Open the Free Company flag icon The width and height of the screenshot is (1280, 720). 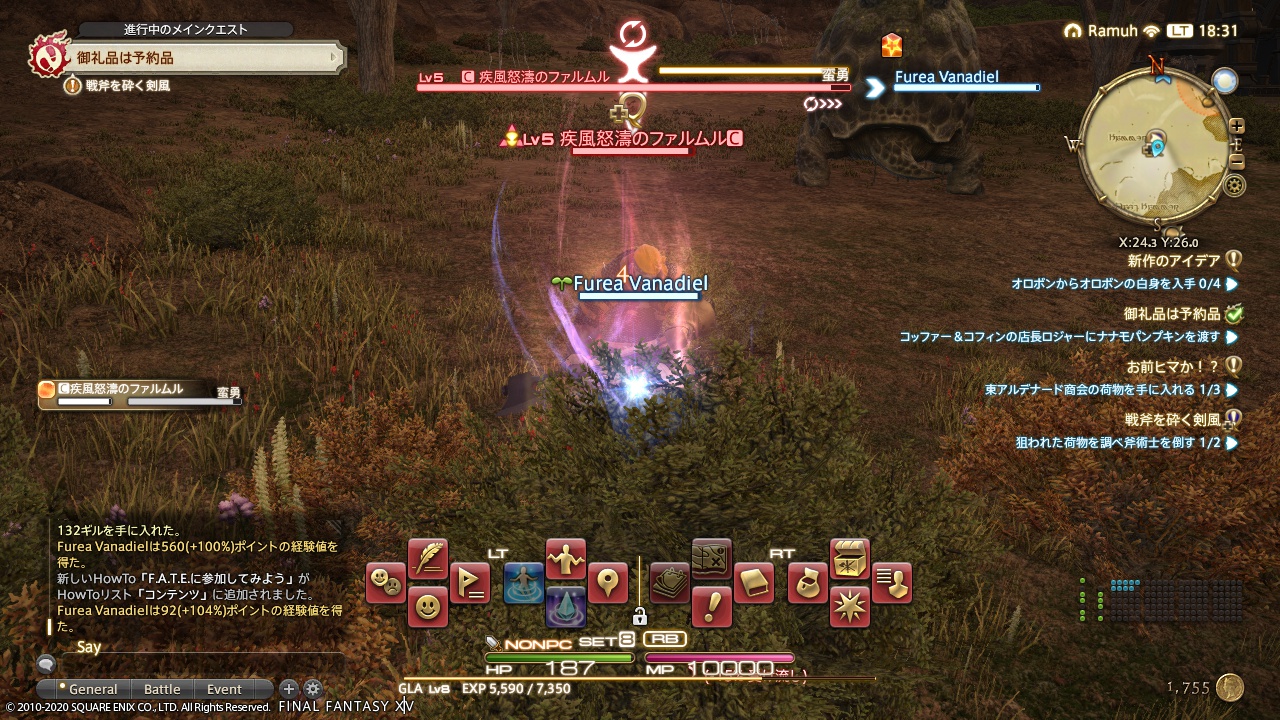469,585
